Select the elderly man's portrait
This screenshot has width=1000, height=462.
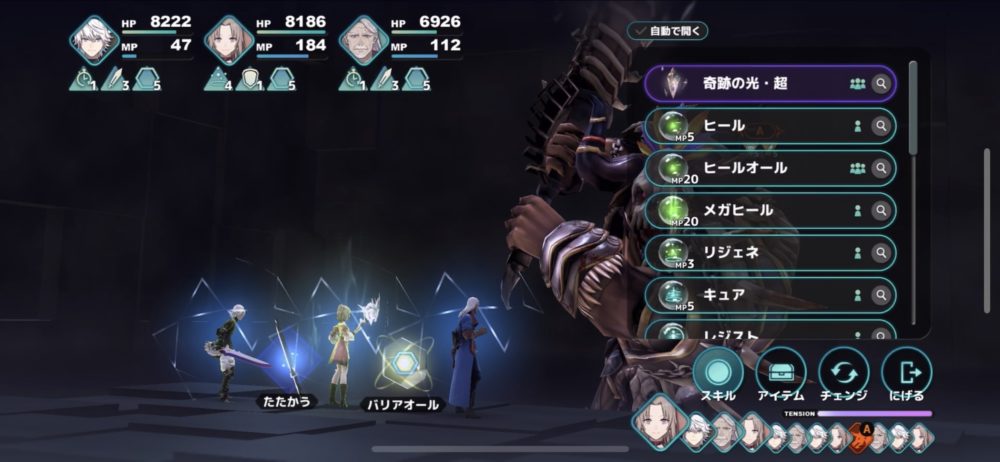point(363,40)
